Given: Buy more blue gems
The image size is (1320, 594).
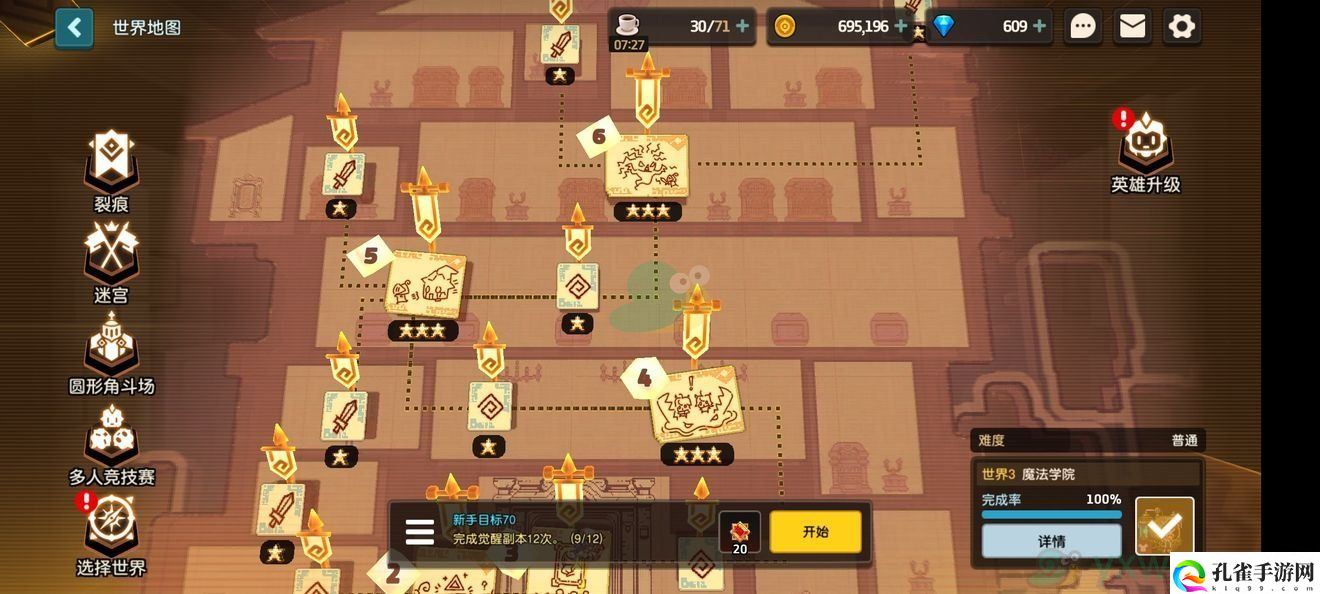Looking at the screenshot, I should tap(1040, 26).
